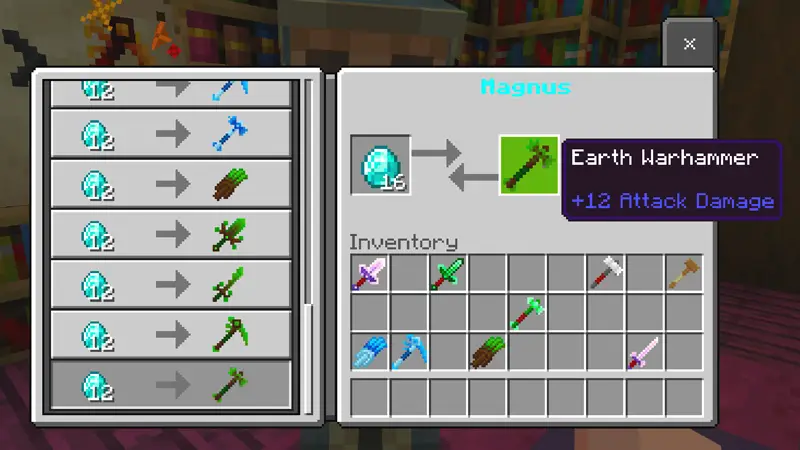Viewport: 800px width, 450px height.
Task: Select the blue hammer trade offer
Action: coord(171,134)
